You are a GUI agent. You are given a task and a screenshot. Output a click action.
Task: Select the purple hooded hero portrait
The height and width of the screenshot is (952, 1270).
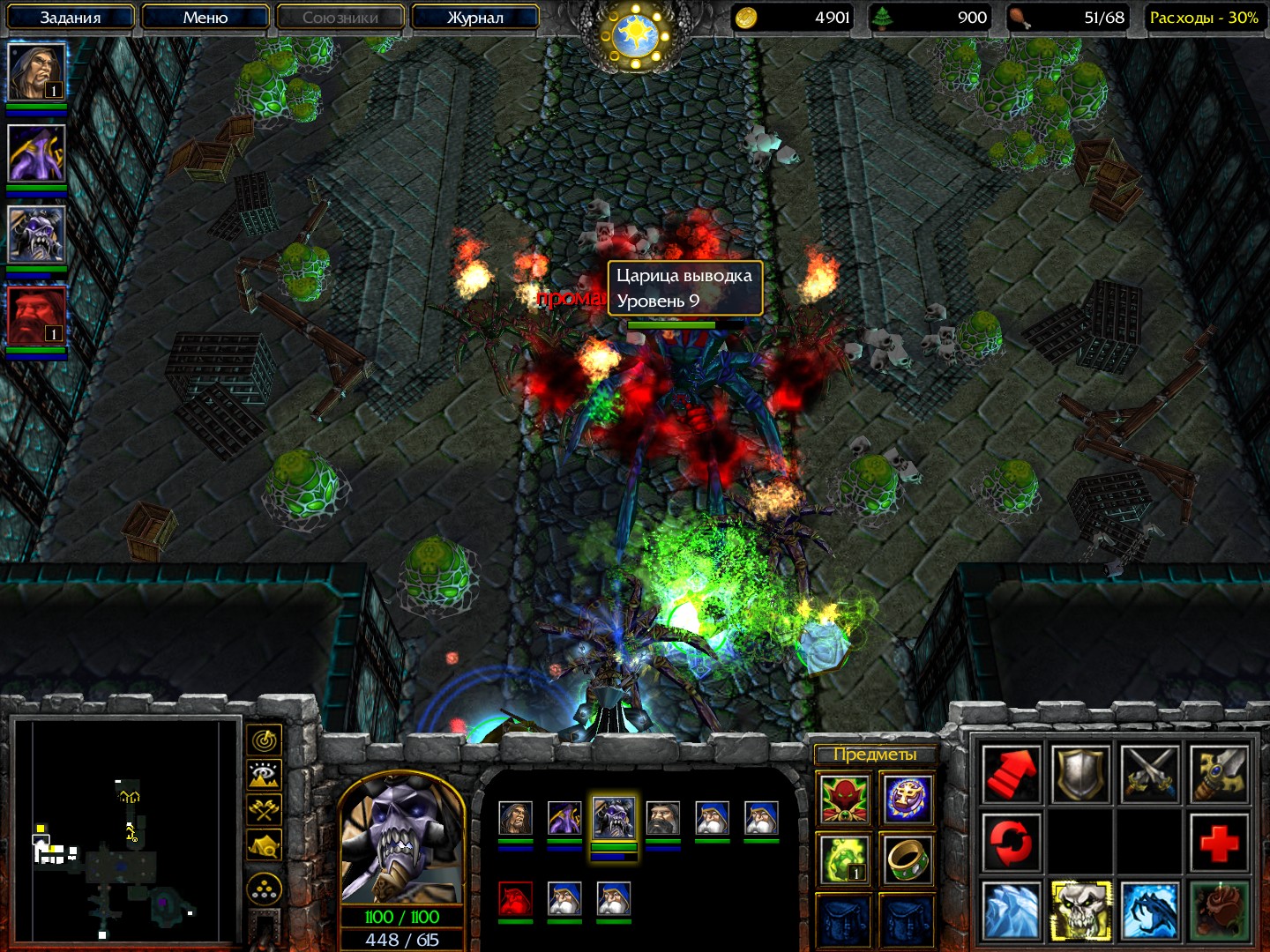pyautogui.click(x=36, y=153)
